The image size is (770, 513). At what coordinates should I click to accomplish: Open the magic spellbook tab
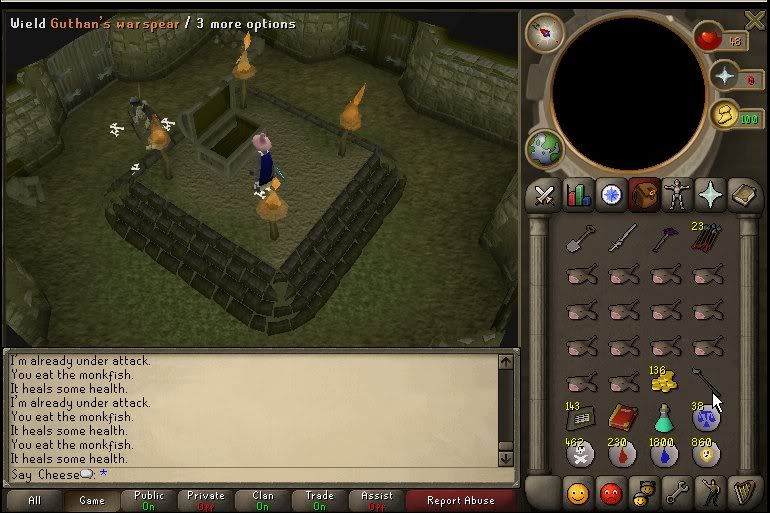click(x=743, y=194)
